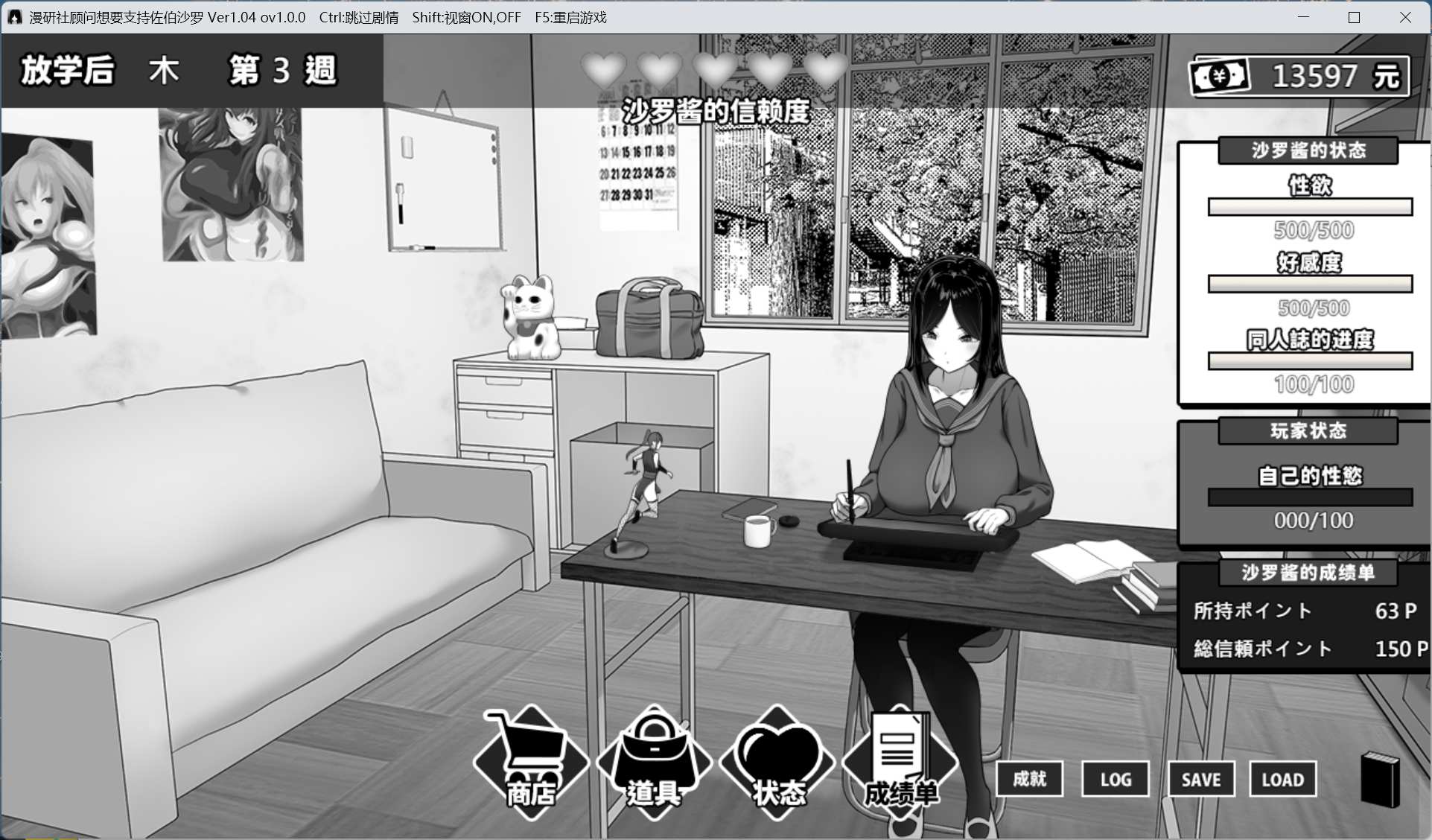The image size is (1432, 840).
Task: Show the 状态 heart status screen
Action: point(777,762)
